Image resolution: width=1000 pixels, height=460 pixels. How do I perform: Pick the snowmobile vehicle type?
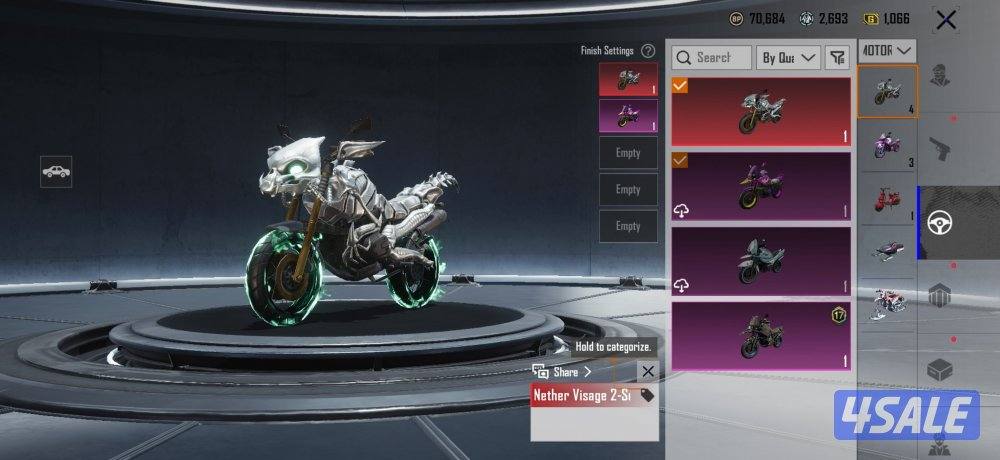(887, 246)
